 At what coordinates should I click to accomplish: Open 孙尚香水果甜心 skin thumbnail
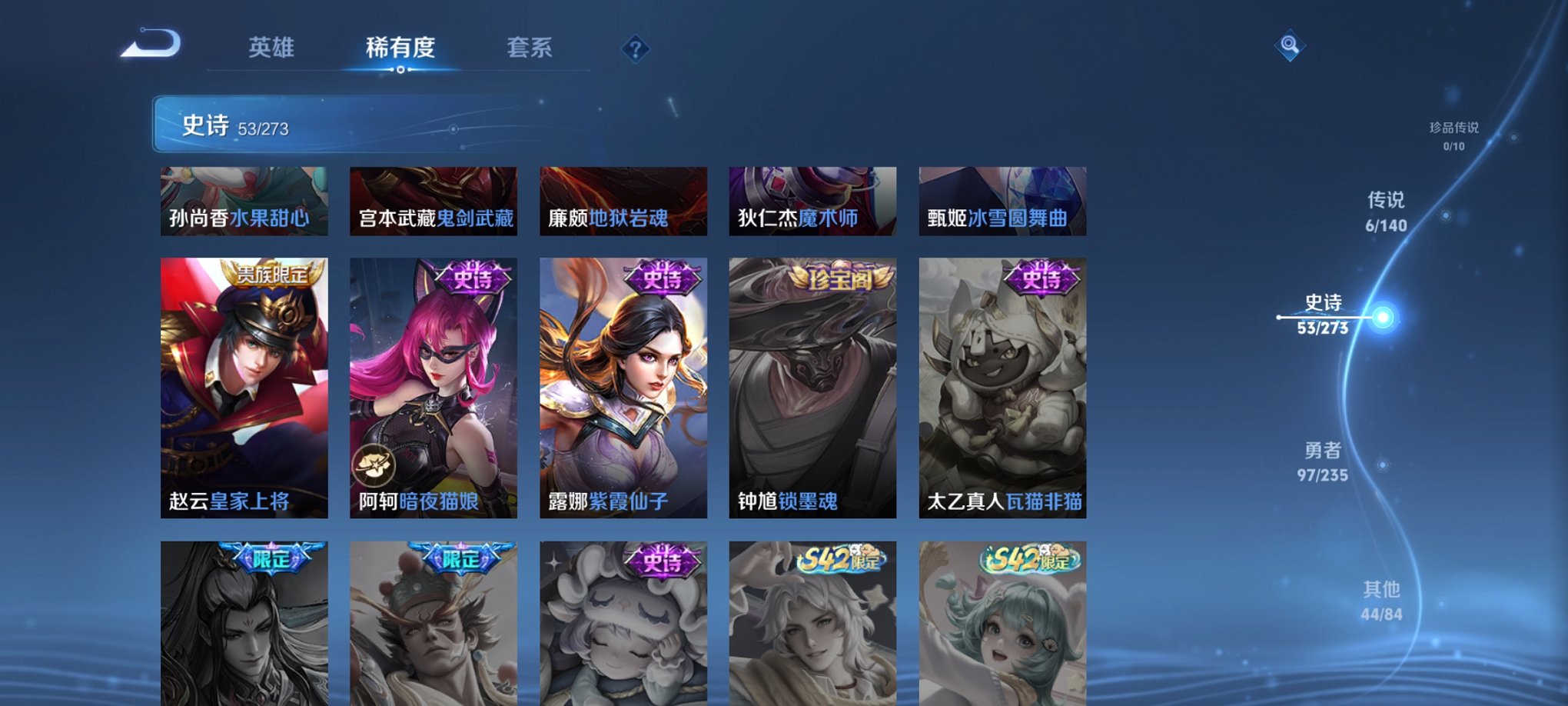tap(244, 201)
